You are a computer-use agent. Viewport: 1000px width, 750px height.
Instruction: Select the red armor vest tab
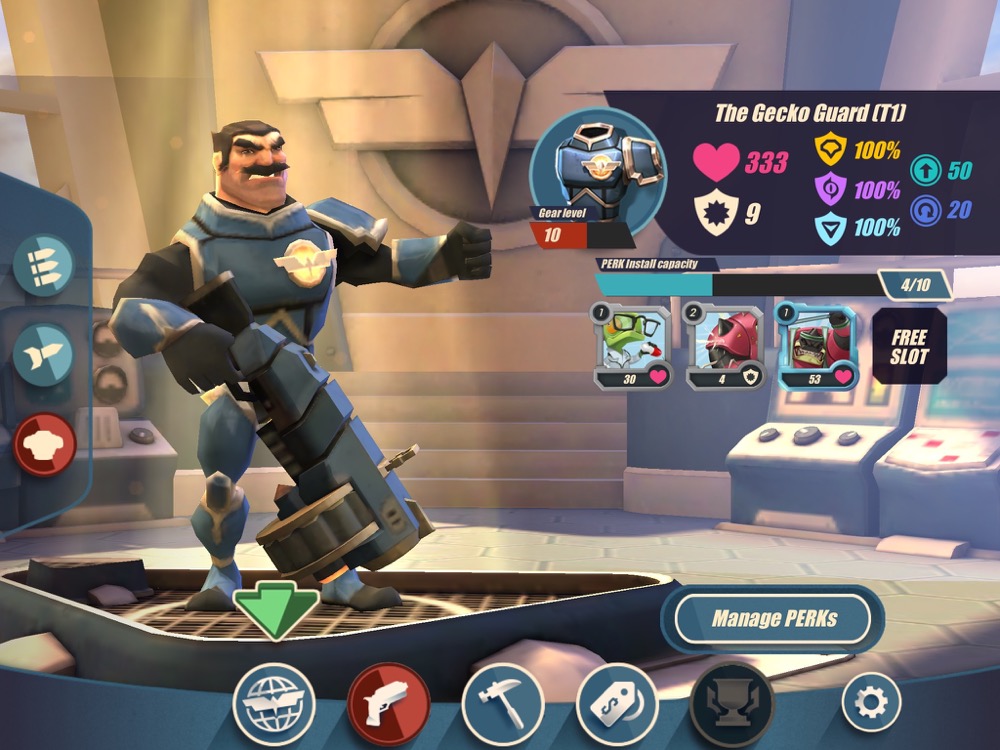45,443
